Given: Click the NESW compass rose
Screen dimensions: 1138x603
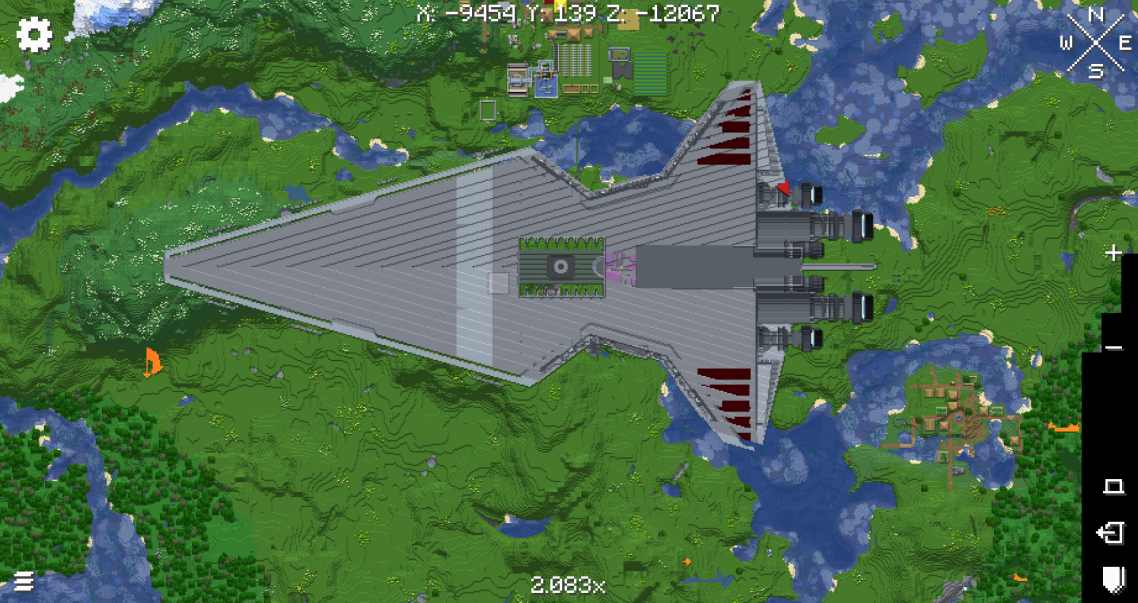Looking at the screenshot, I should 1096,42.
